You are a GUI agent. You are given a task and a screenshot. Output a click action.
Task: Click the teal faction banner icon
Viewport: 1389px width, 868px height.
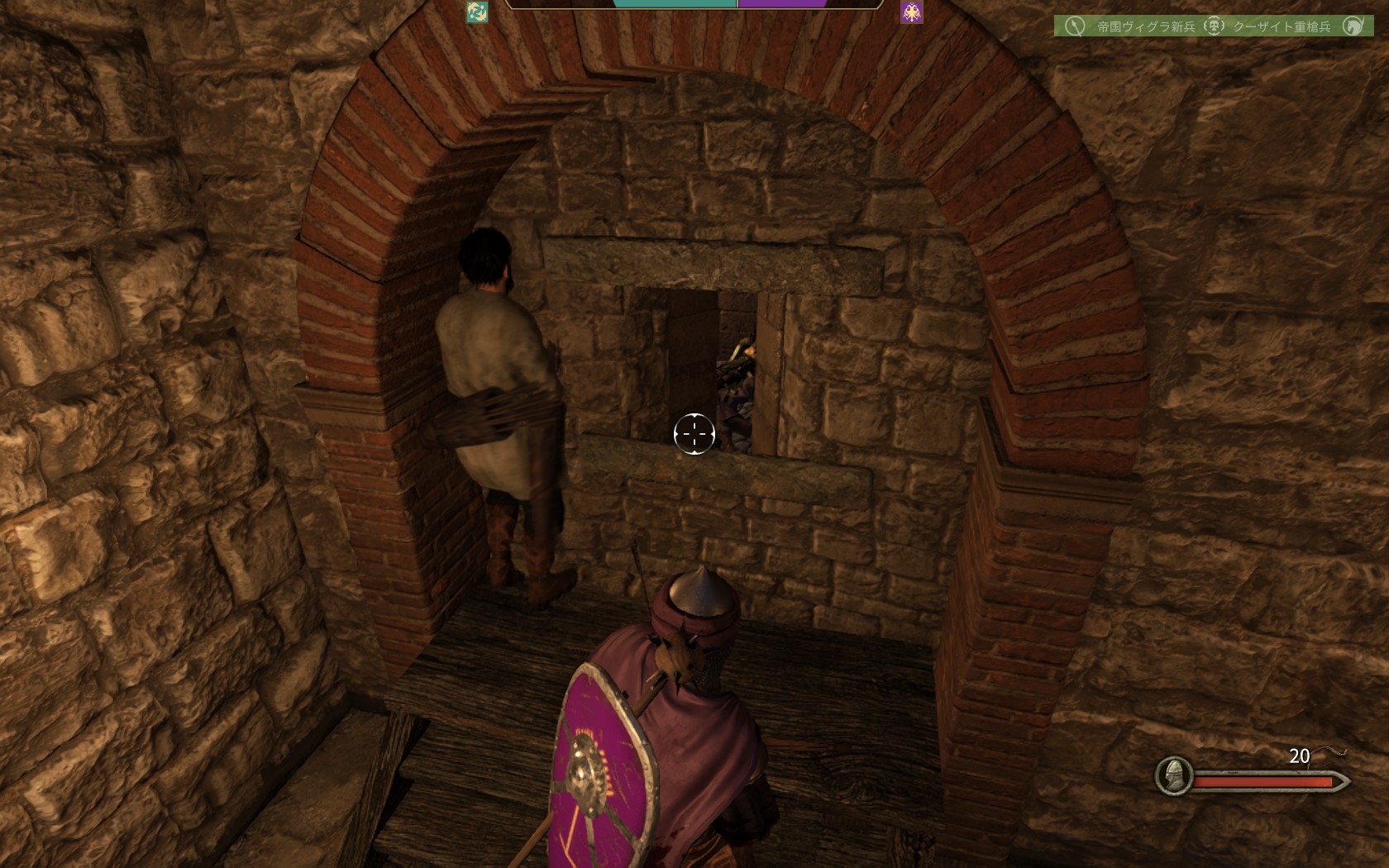477,12
